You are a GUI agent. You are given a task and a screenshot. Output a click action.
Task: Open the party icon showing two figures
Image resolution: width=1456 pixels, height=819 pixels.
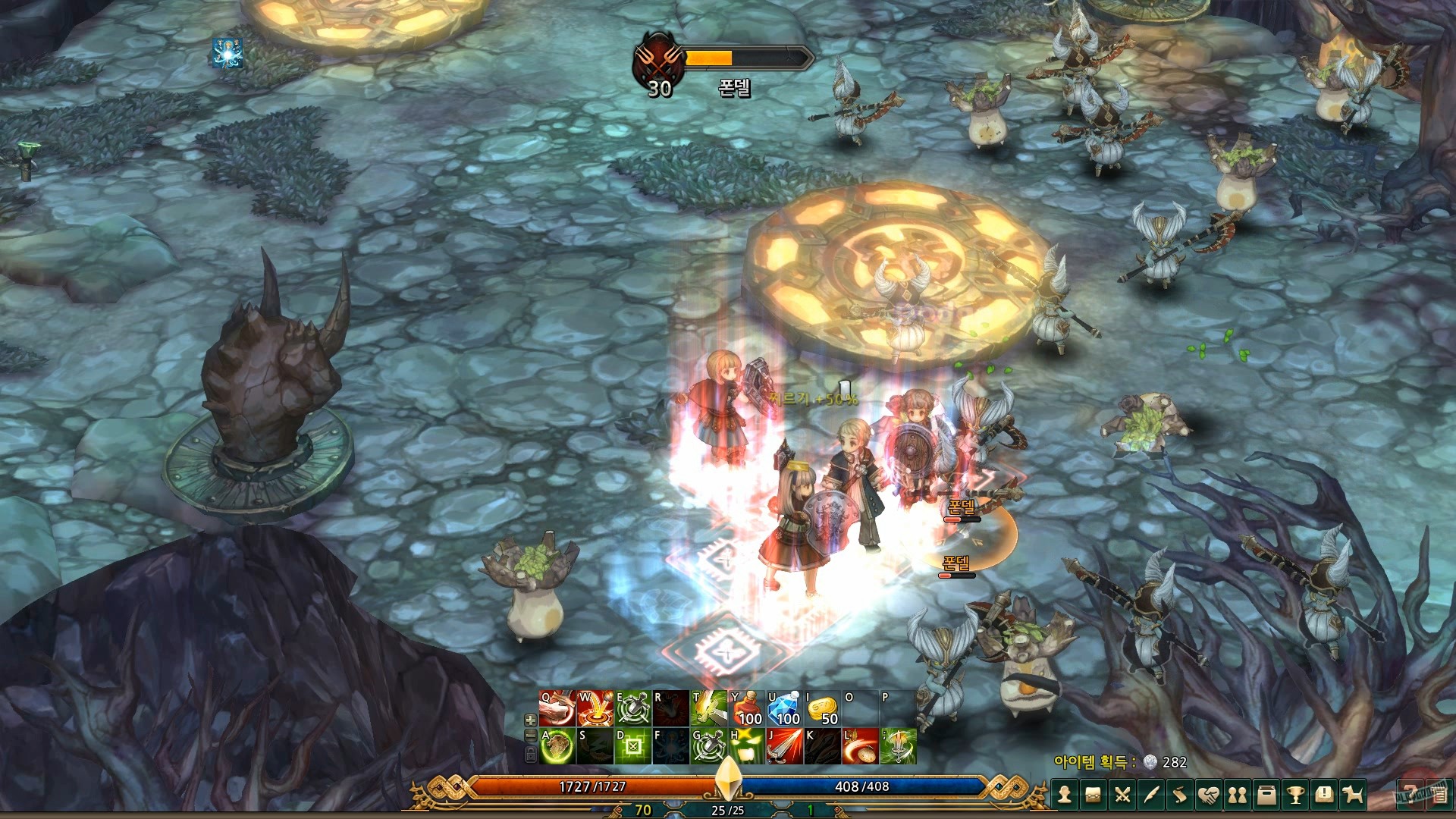[x=1238, y=794]
